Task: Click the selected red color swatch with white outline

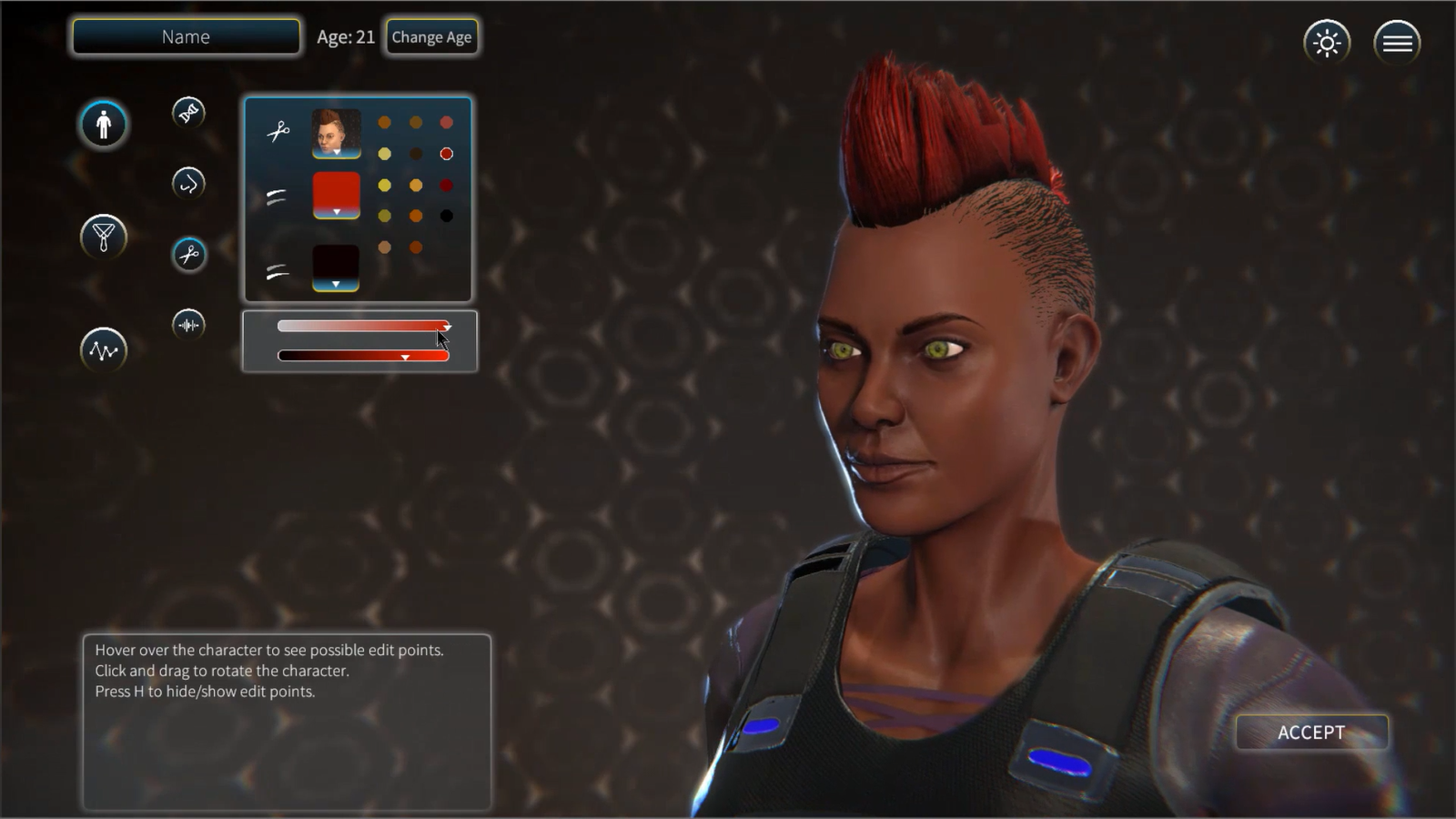Action: point(446,153)
